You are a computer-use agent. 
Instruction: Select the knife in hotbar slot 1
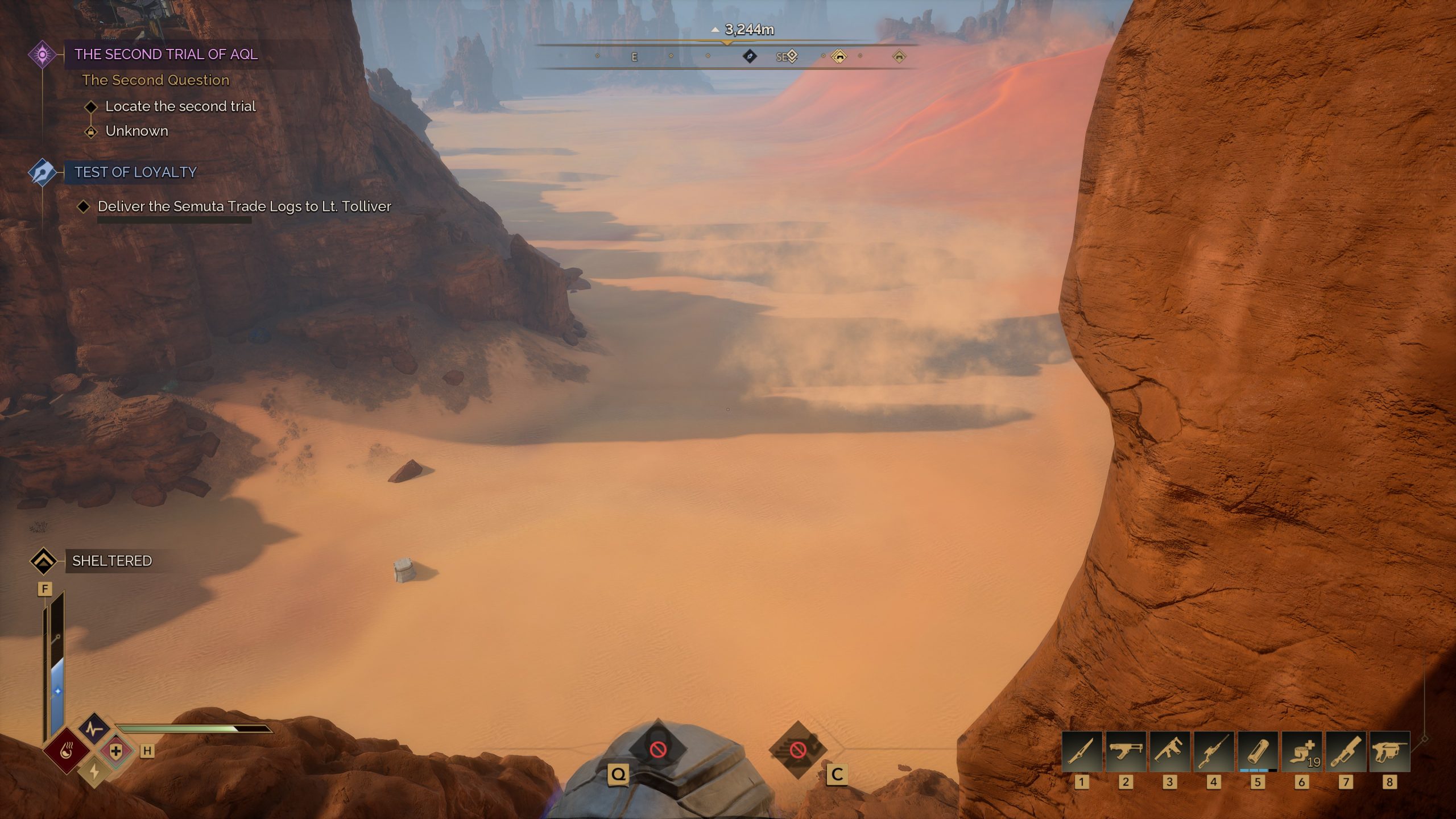1082,752
